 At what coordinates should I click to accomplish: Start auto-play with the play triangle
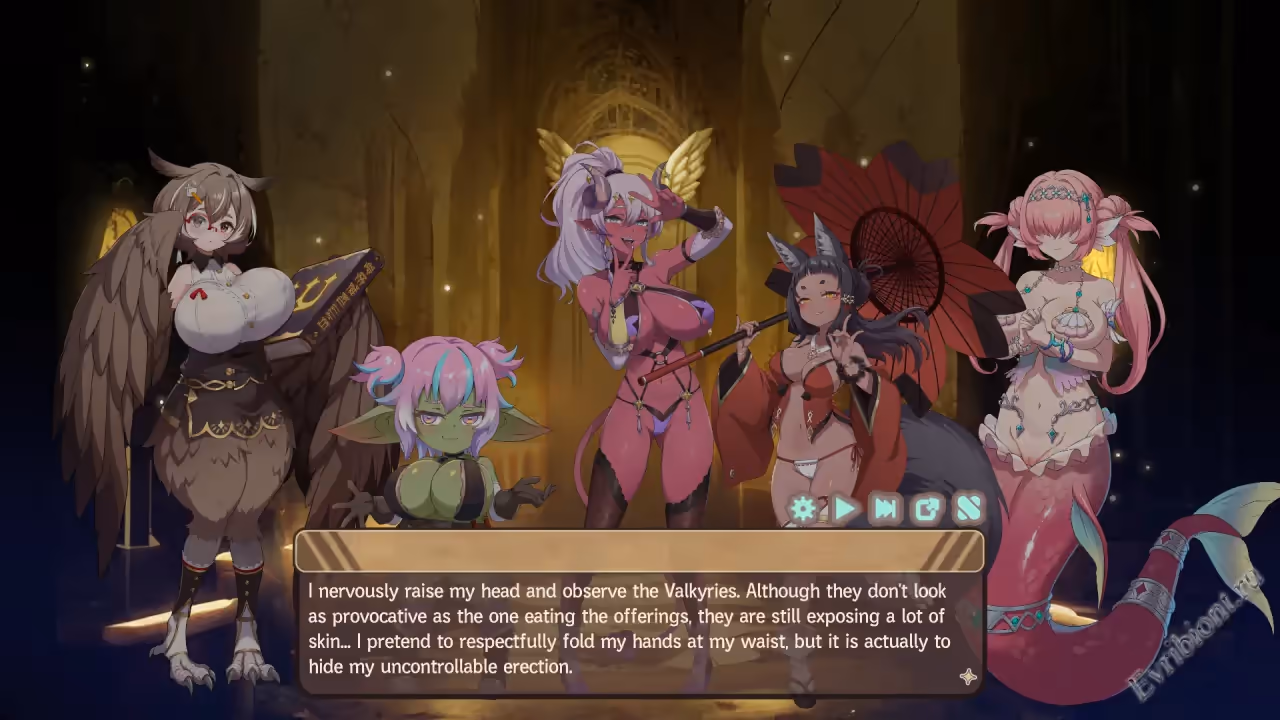click(845, 509)
